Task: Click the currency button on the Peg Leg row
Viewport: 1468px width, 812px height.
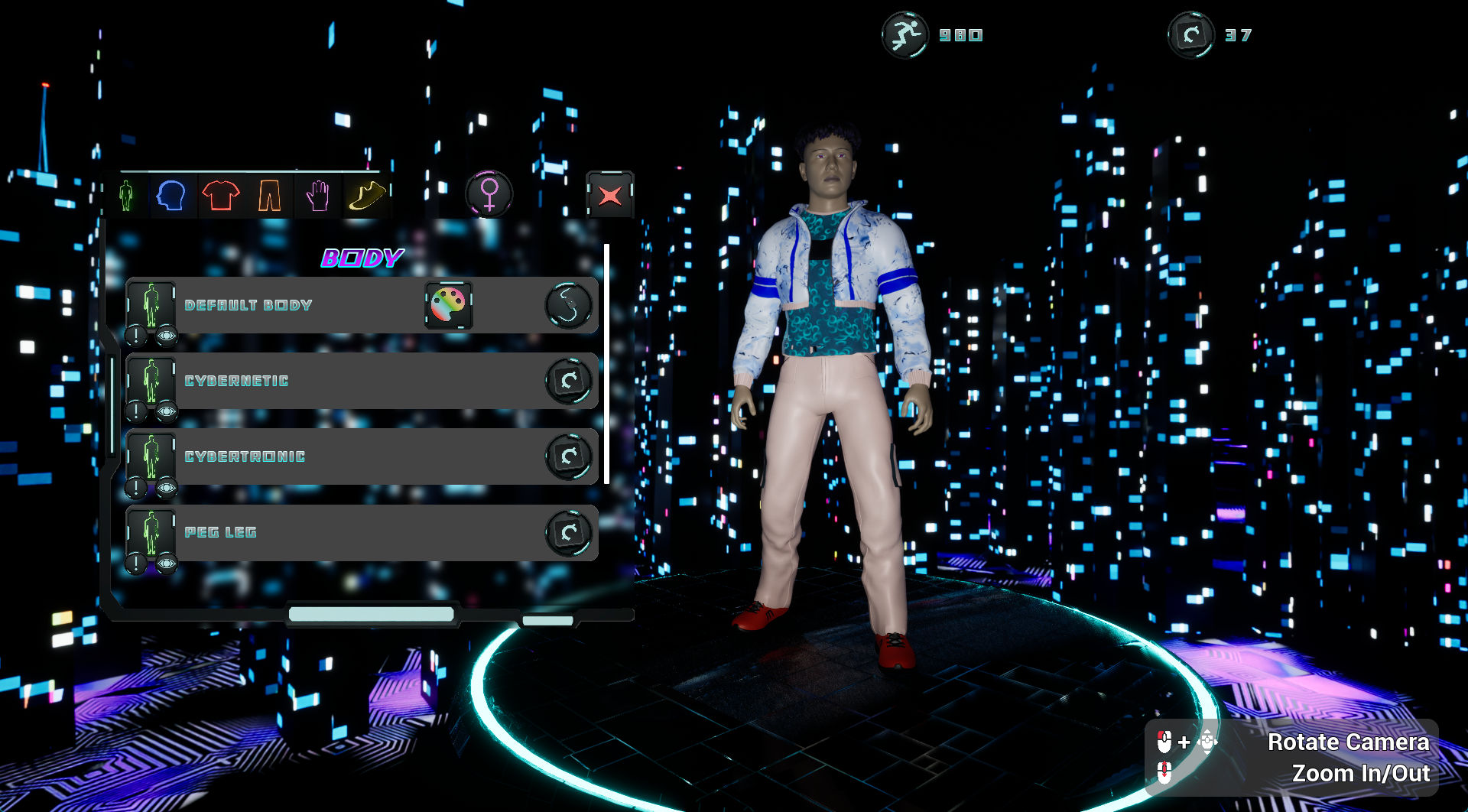Action: (x=569, y=532)
